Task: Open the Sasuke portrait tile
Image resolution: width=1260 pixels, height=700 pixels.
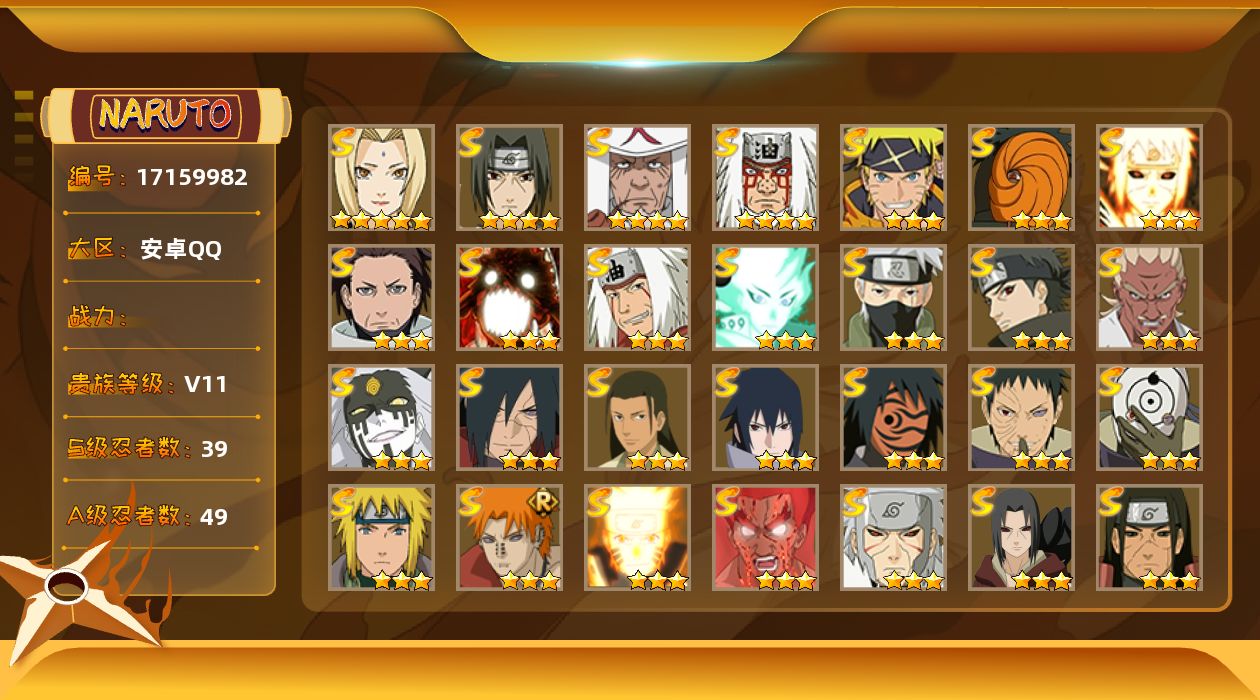Action: 765,417
